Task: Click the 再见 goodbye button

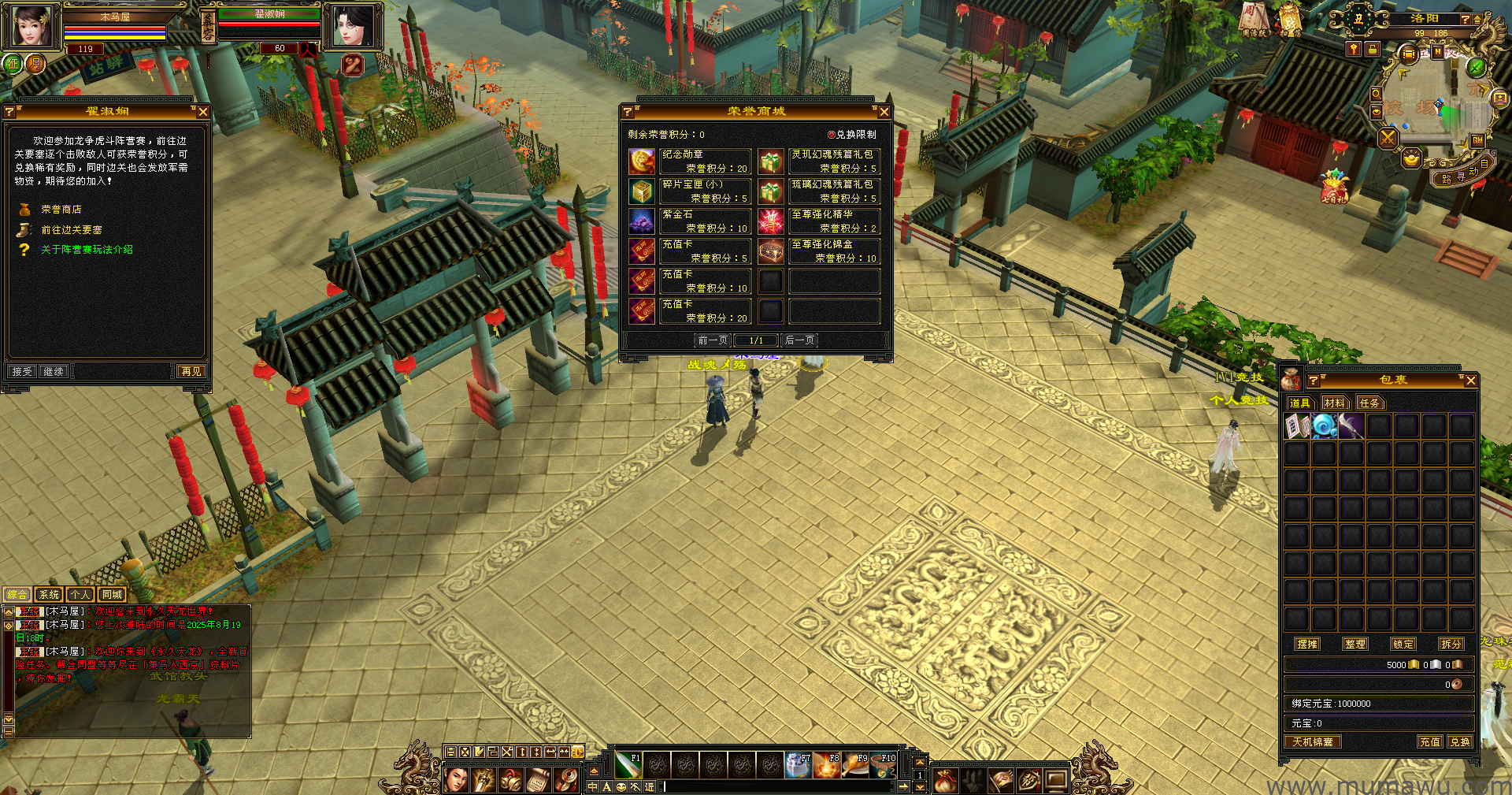Action: pyautogui.click(x=191, y=371)
